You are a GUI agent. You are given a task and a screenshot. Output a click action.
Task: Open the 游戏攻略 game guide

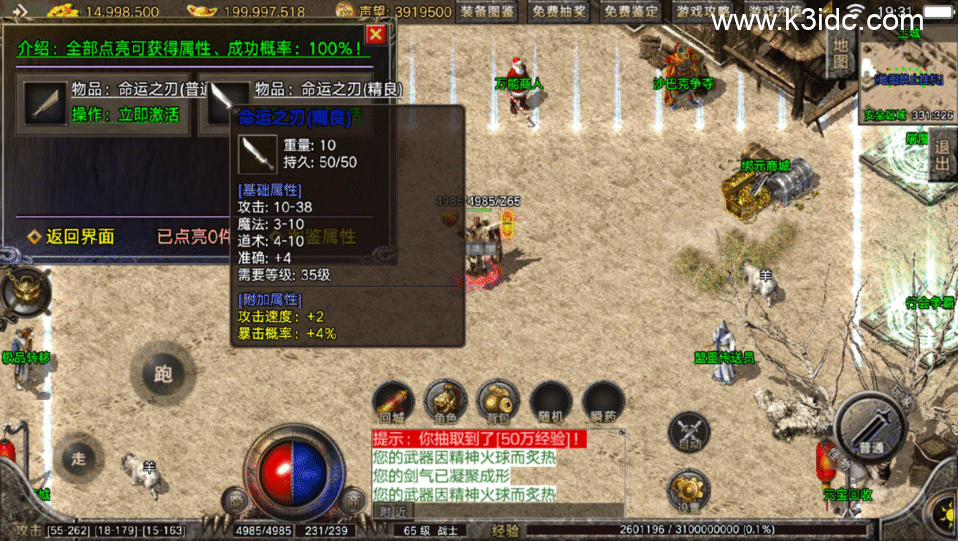pyautogui.click(x=703, y=12)
